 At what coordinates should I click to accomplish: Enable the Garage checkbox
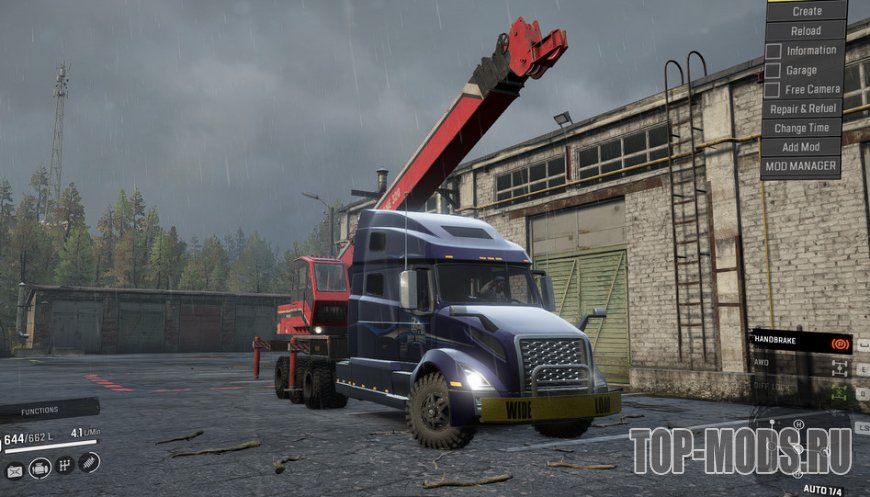coord(774,70)
